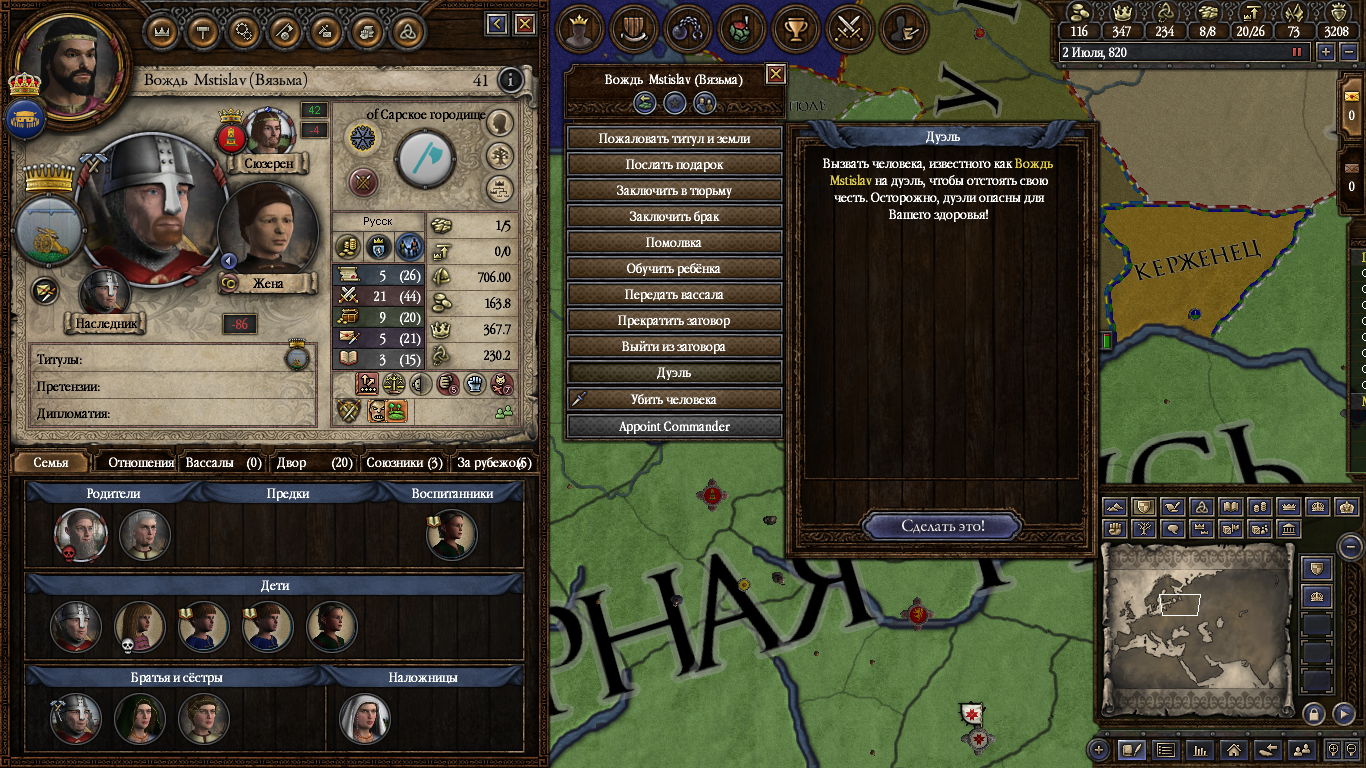The height and width of the screenshot is (768, 1366).
Task: Switch to the "Союзники" tab
Action: 403,463
